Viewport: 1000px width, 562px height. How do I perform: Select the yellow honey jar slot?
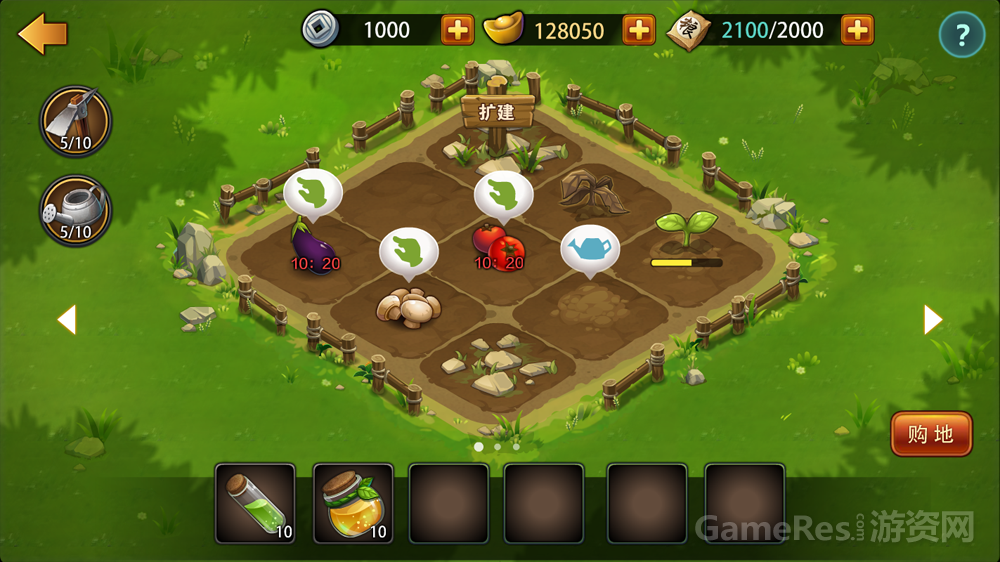pyautogui.click(x=353, y=503)
